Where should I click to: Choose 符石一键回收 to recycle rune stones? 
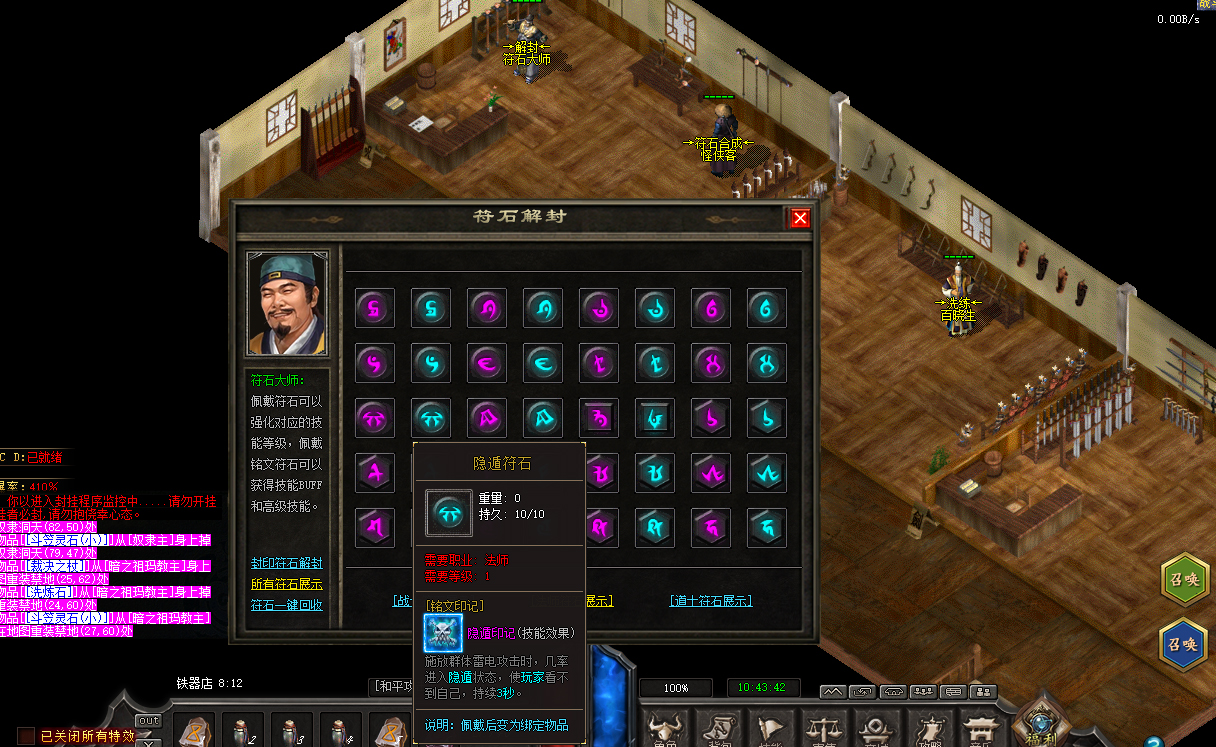coord(286,605)
